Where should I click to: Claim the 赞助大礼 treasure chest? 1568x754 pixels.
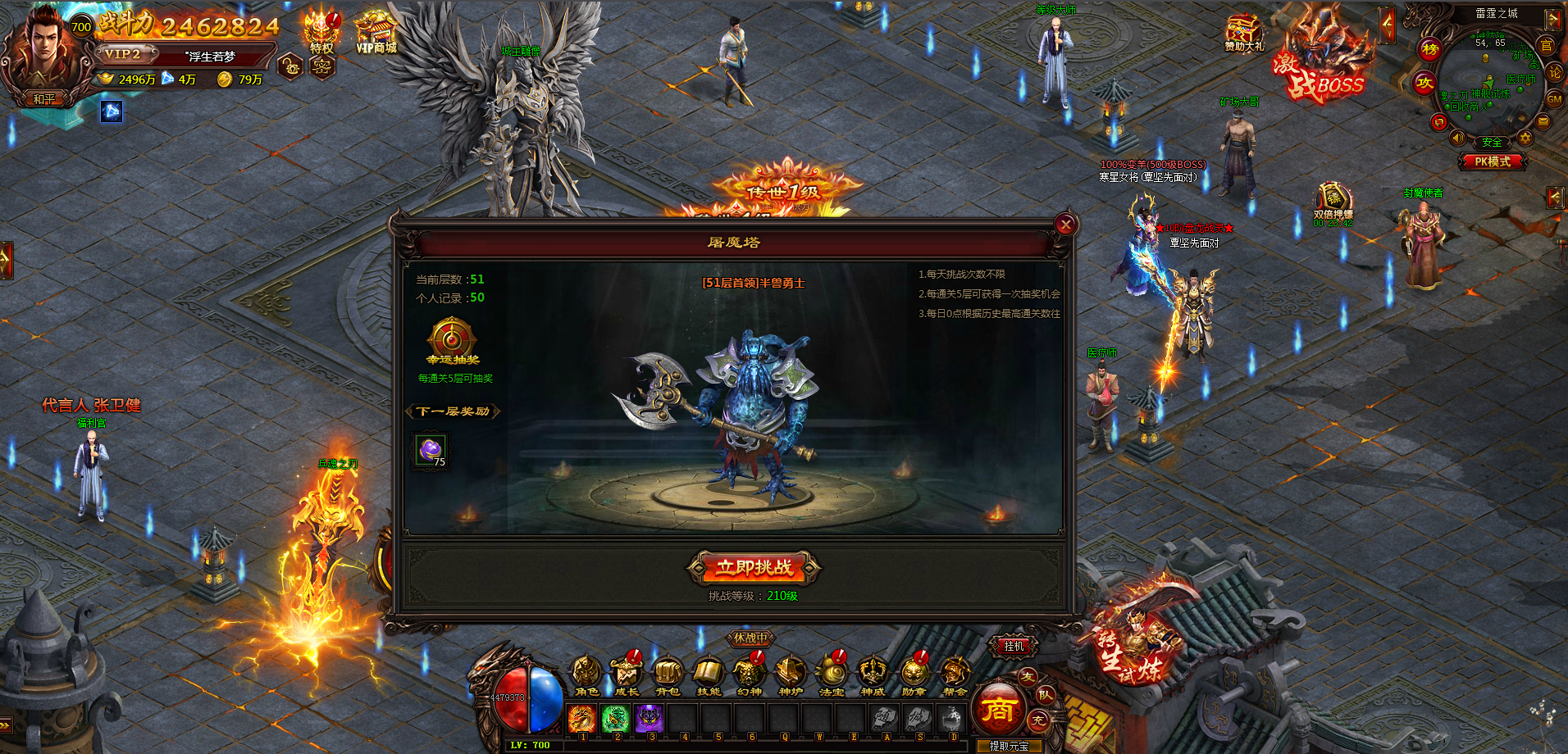(1243, 33)
